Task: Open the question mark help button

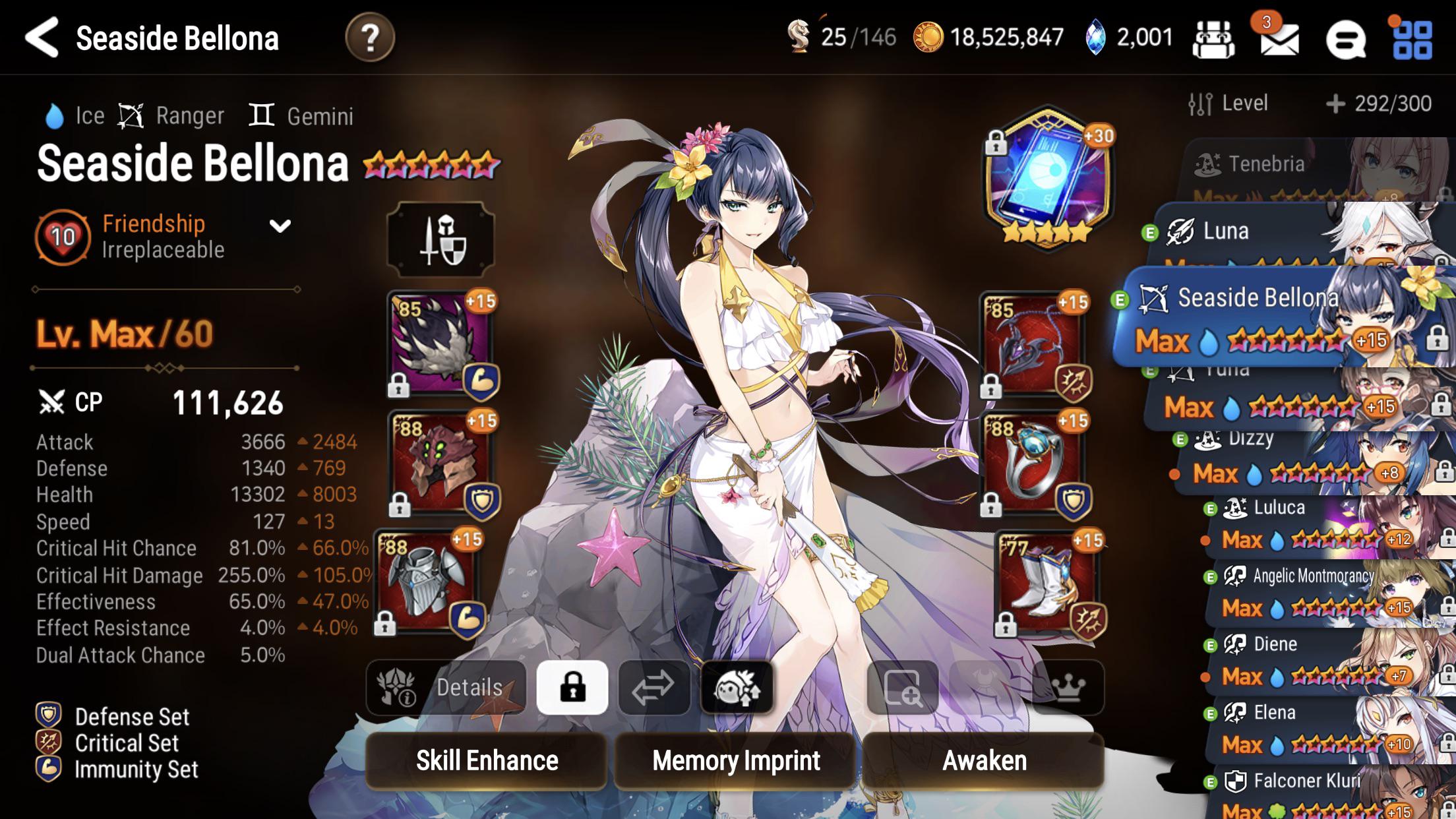Action: [x=370, y=38]
